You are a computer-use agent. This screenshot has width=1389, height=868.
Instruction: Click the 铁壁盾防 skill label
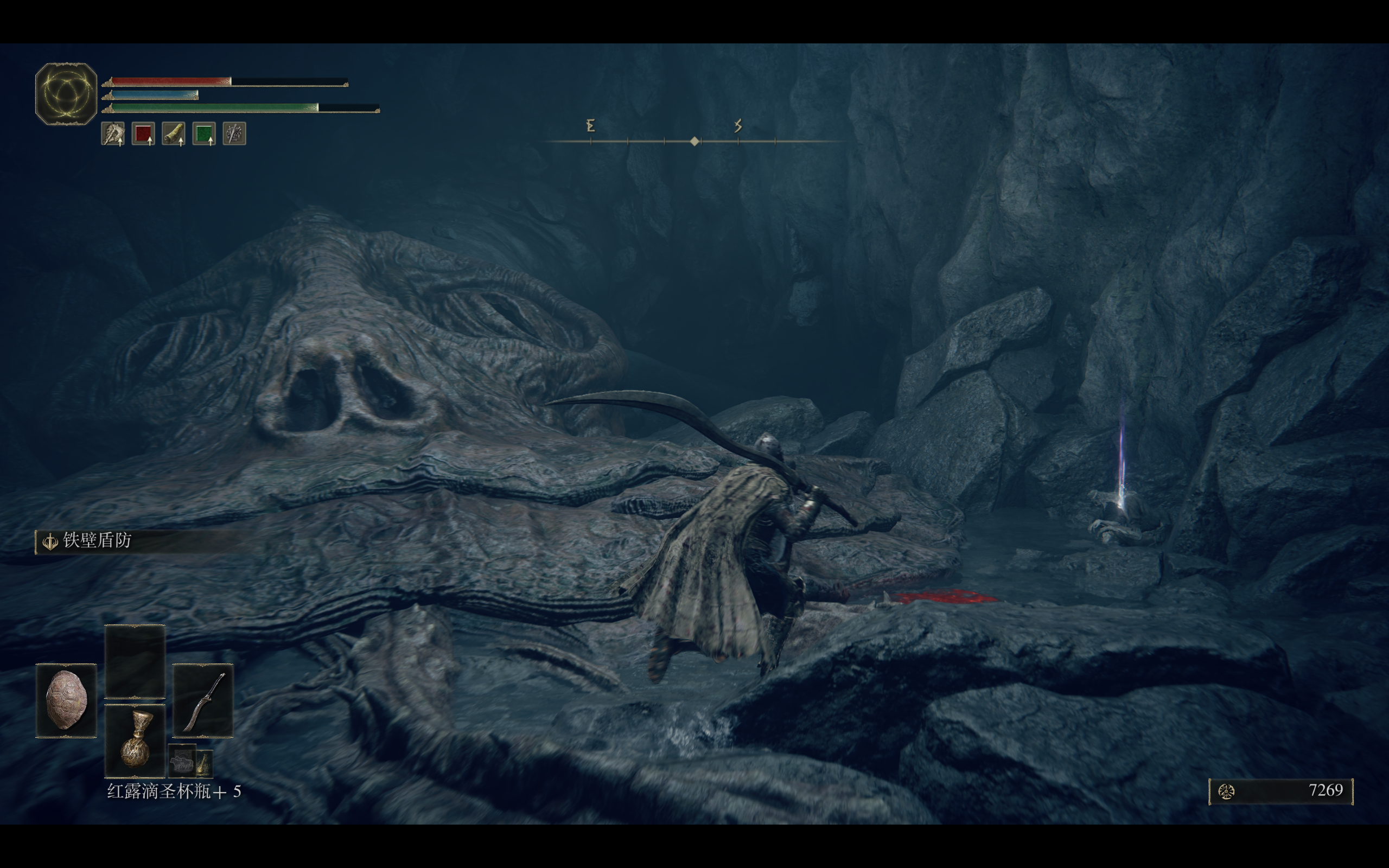click(x=97, y=541)
